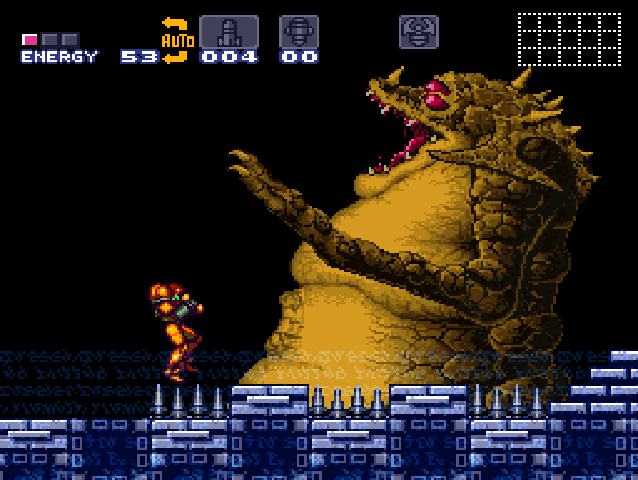
Task: Click the dotted minimap grid
Action: (568, 39)
